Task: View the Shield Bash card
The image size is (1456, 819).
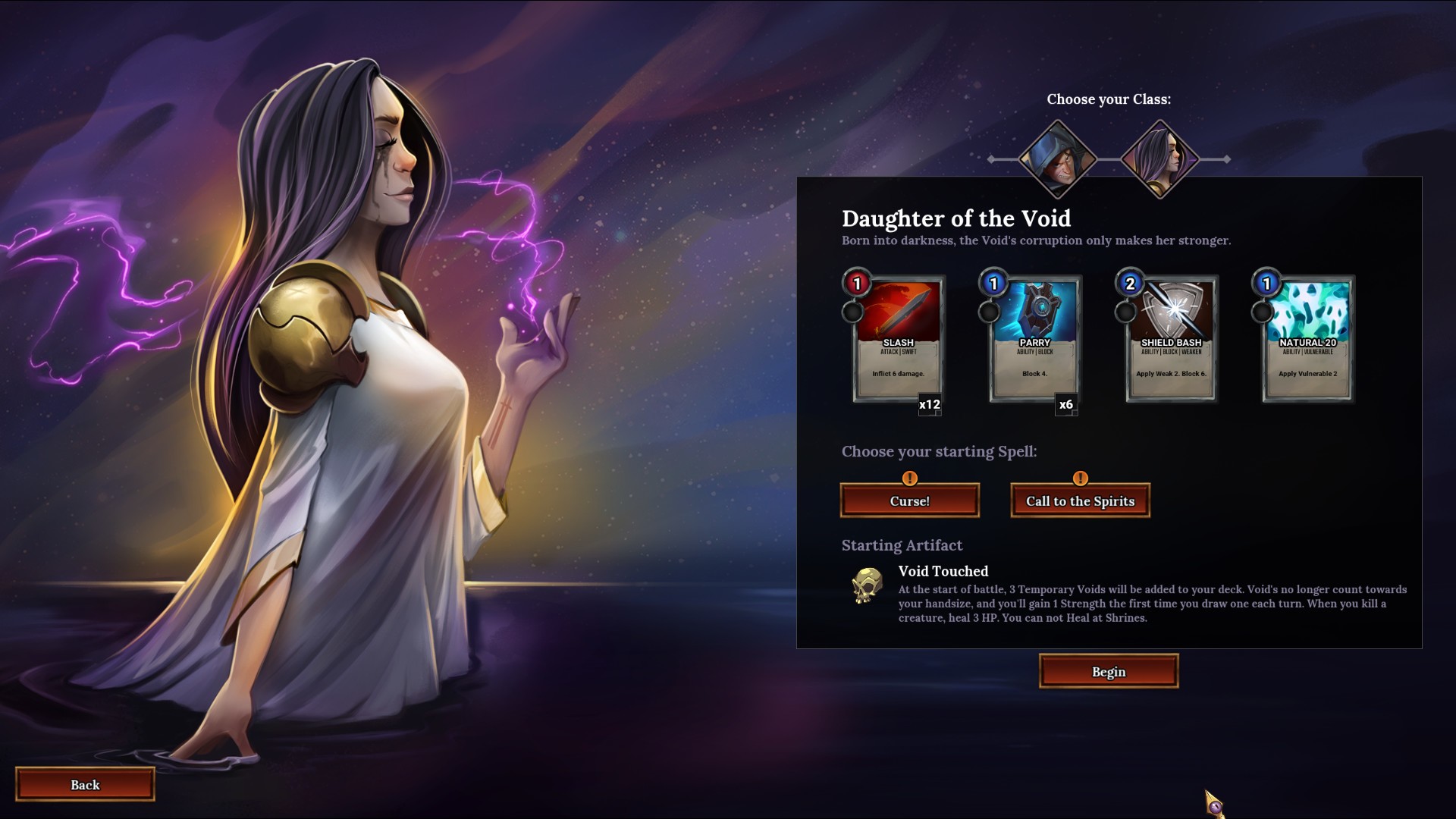Action: click(1171, 340)
